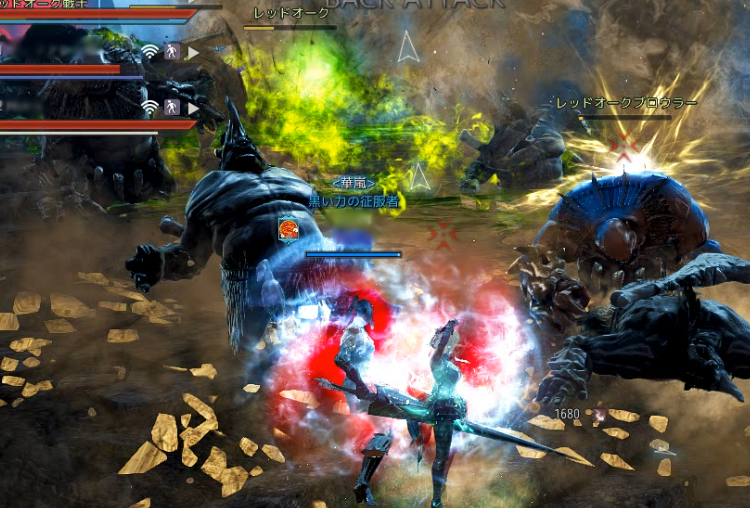Click the first party member's person icon
The height and width of the screenshot is (508, 750).
(172, 51)
